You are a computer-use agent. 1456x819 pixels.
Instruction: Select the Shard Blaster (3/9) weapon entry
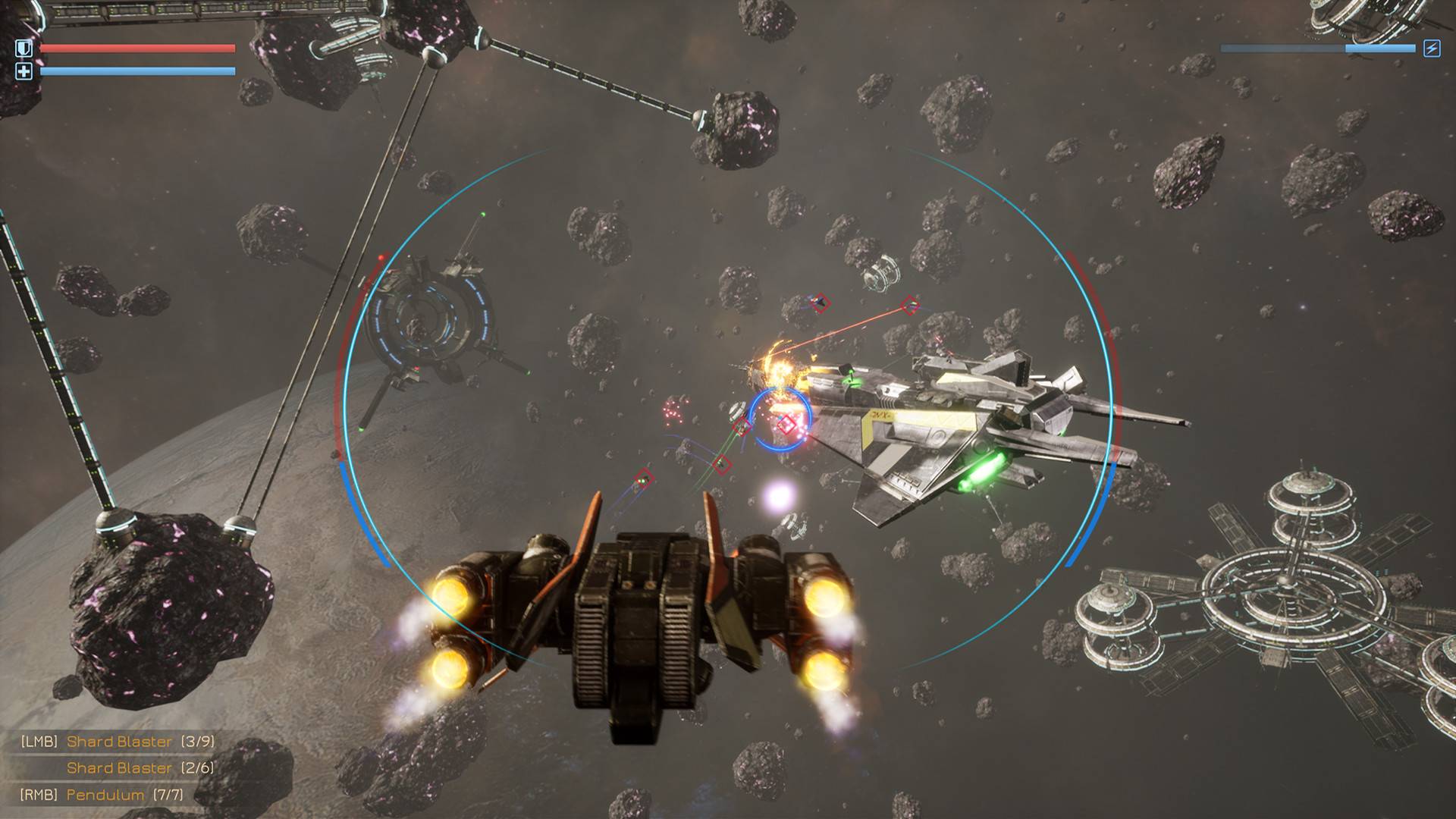coord(119,742)
